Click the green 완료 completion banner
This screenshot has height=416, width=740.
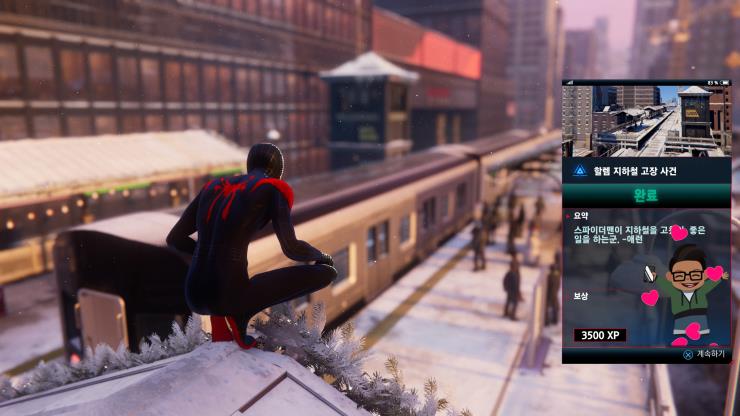coord(645,195)
